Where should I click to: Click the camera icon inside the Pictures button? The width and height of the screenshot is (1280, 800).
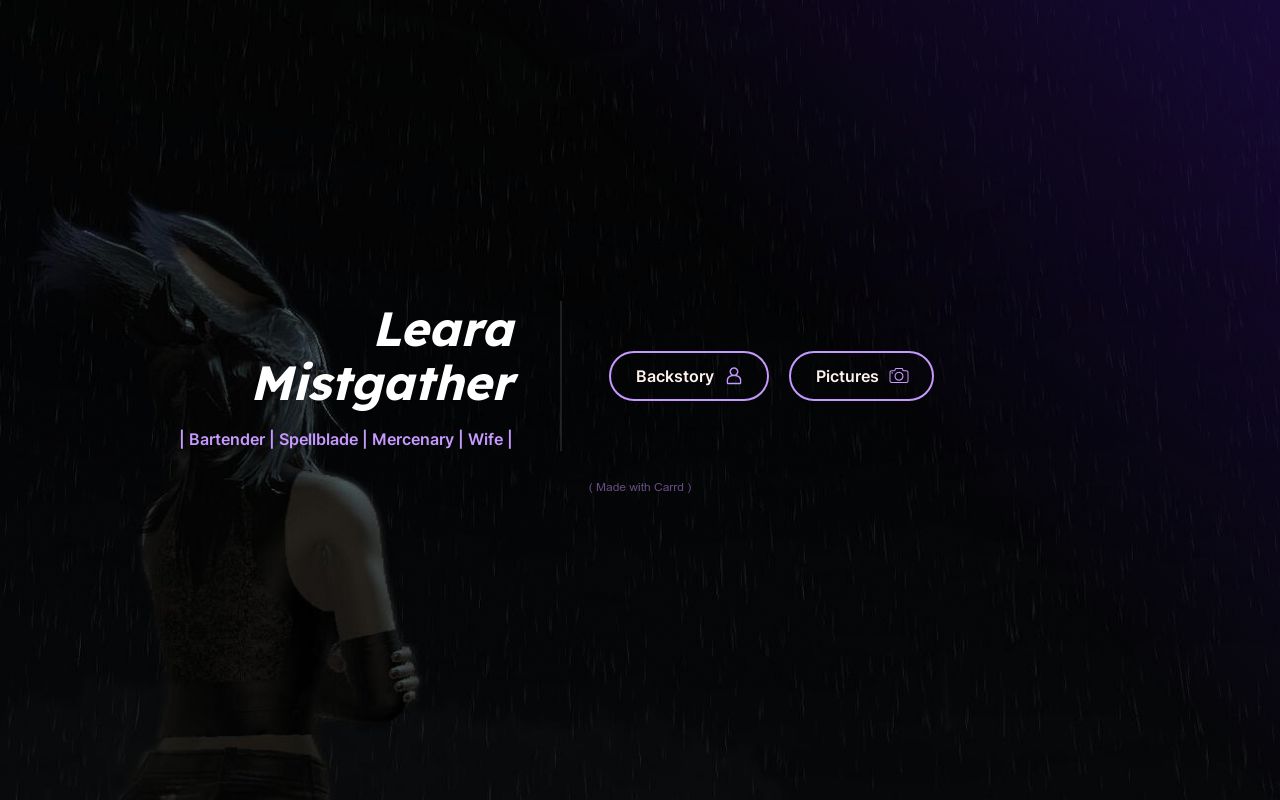click(898, 375)
